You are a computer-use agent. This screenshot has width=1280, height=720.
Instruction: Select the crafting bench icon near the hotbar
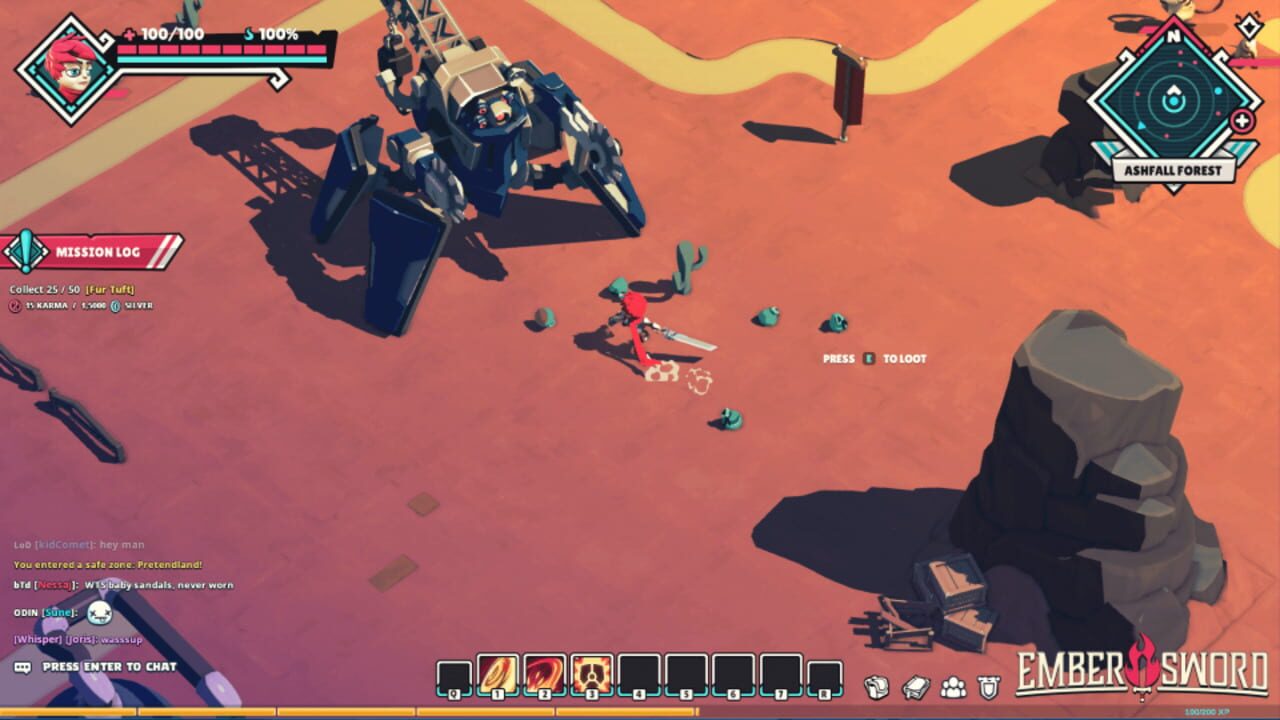(914, 684)
